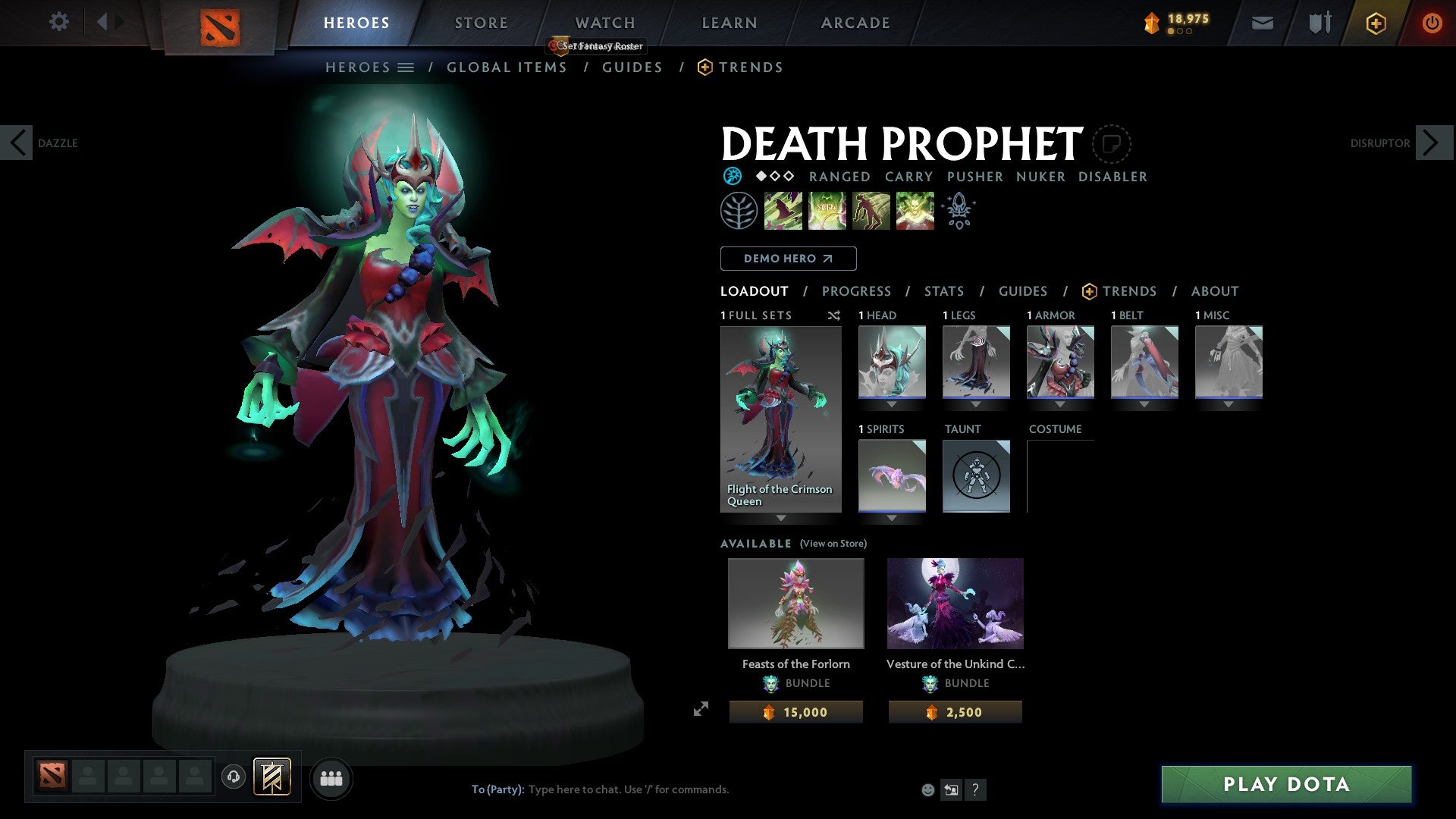
Task: Click the friends list icon
Action: pos(331,778)
